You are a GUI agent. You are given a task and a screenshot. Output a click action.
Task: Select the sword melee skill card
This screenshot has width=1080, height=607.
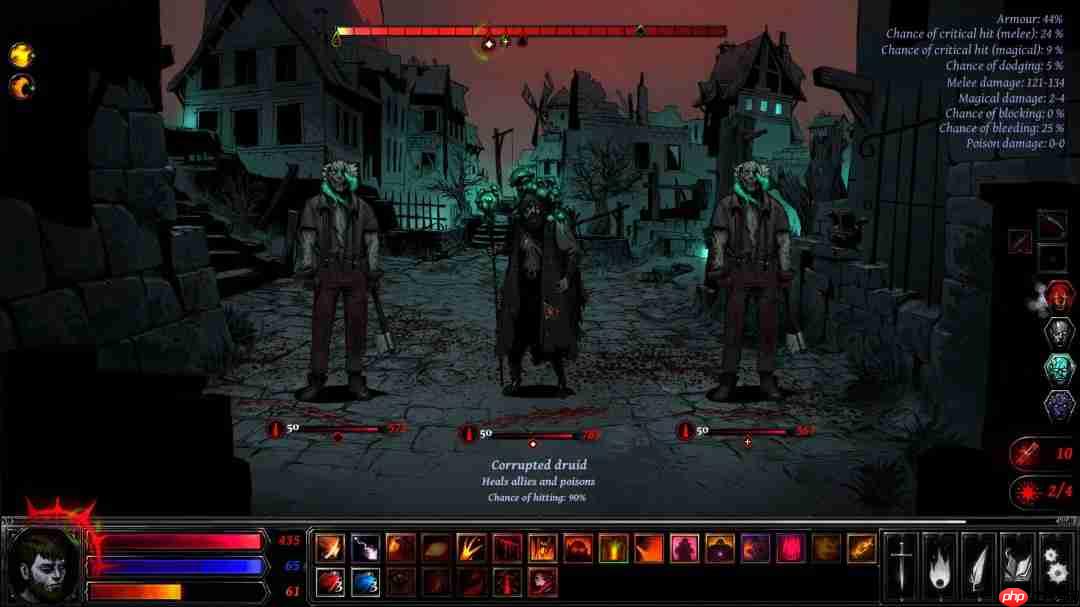[x=901, y=560]
